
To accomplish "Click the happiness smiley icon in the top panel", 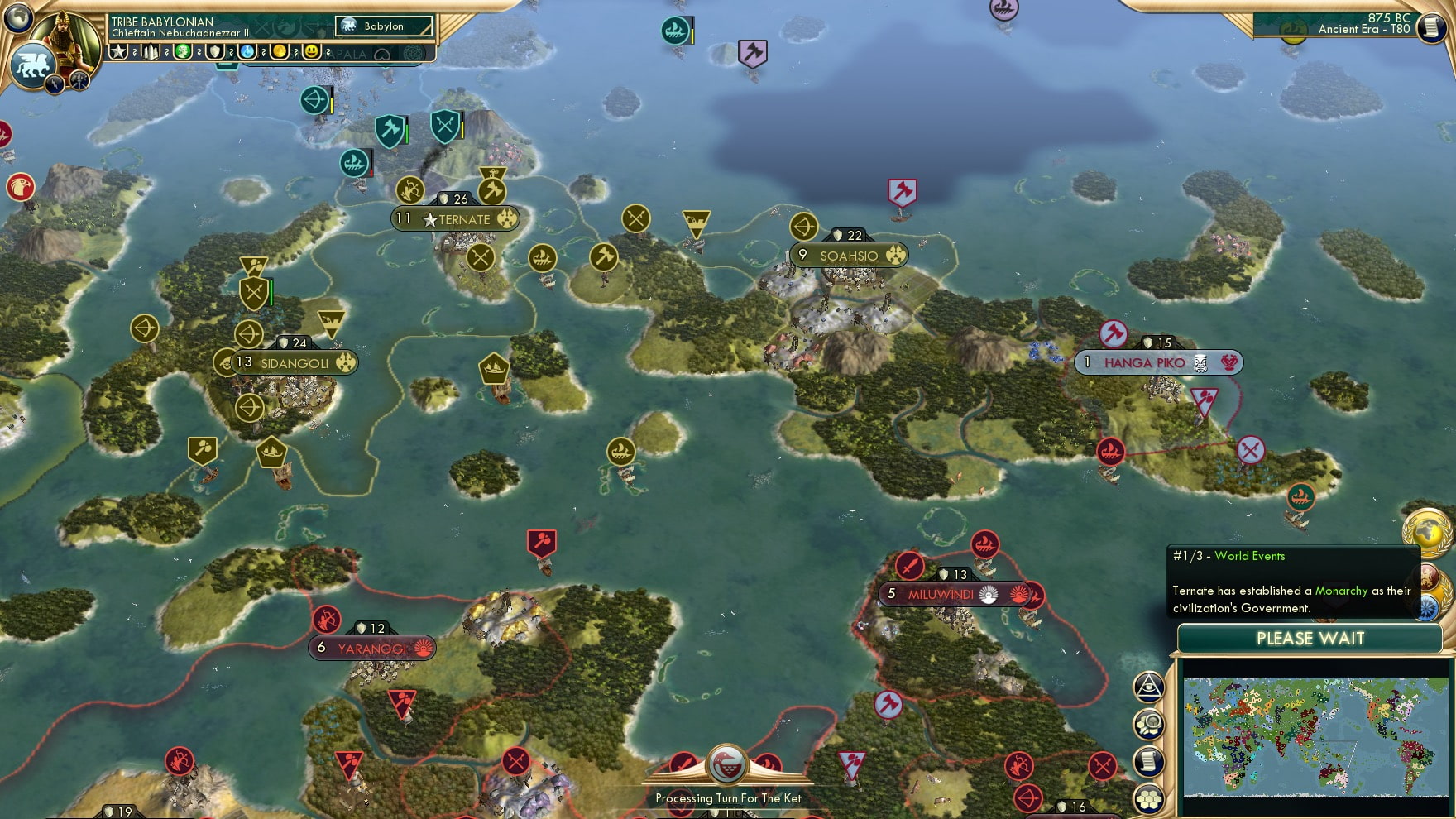I will coord(312,52).
